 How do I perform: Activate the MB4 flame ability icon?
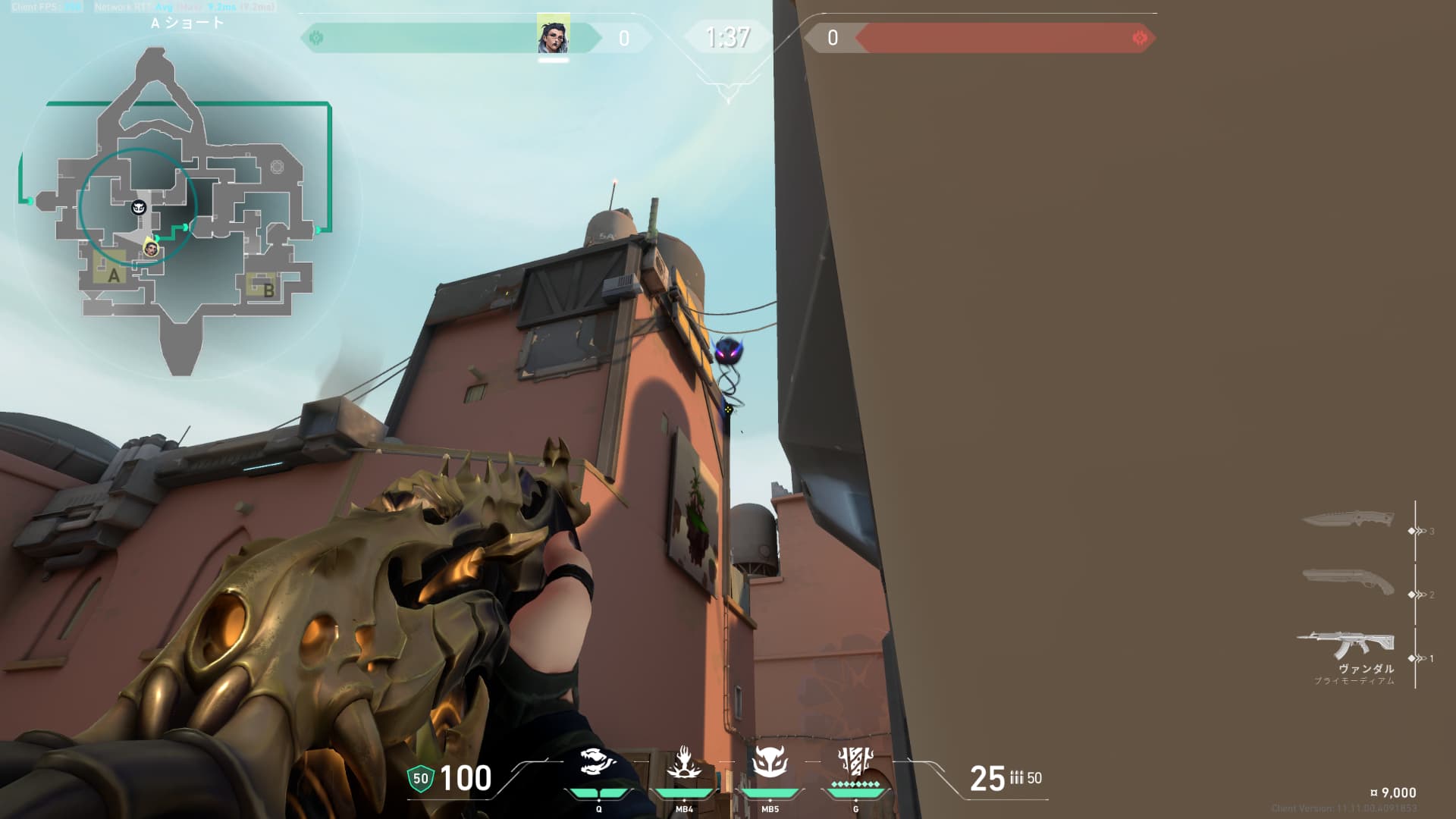(684, 763)
